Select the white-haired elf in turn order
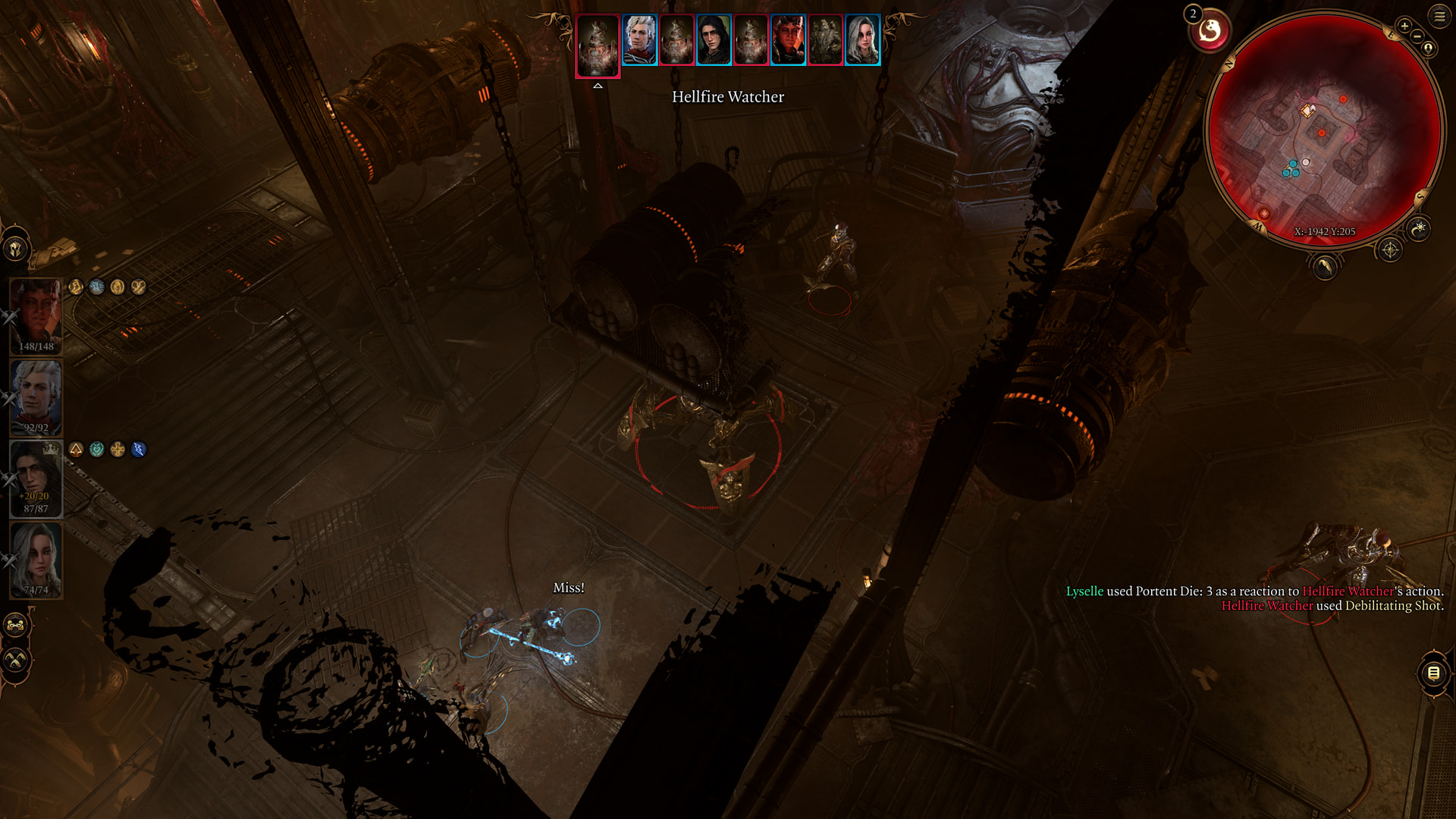 pos(639,39)
